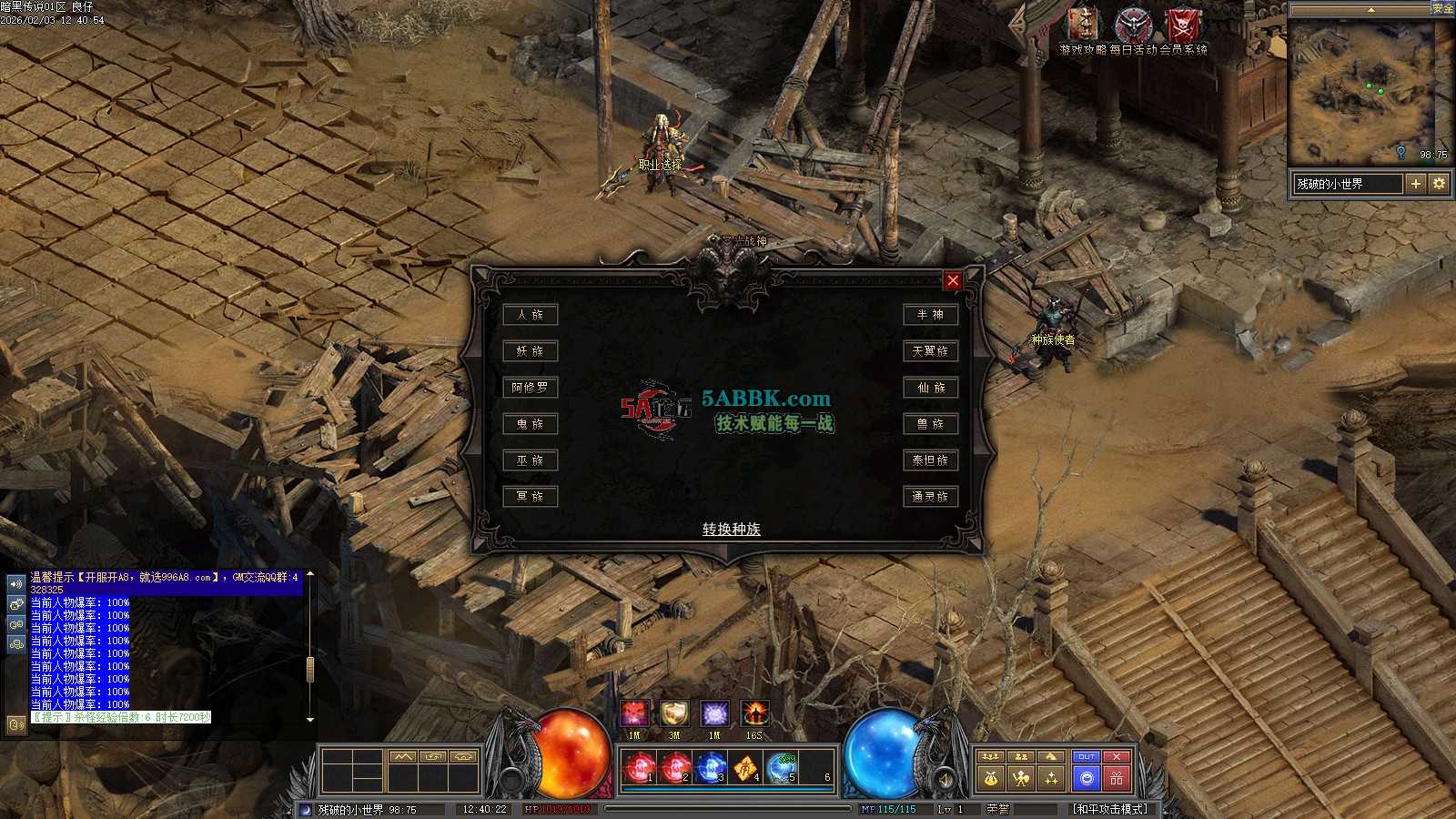Click the blue OUT button
This screenshot has height=819, width=1456.
[1087, 756]
